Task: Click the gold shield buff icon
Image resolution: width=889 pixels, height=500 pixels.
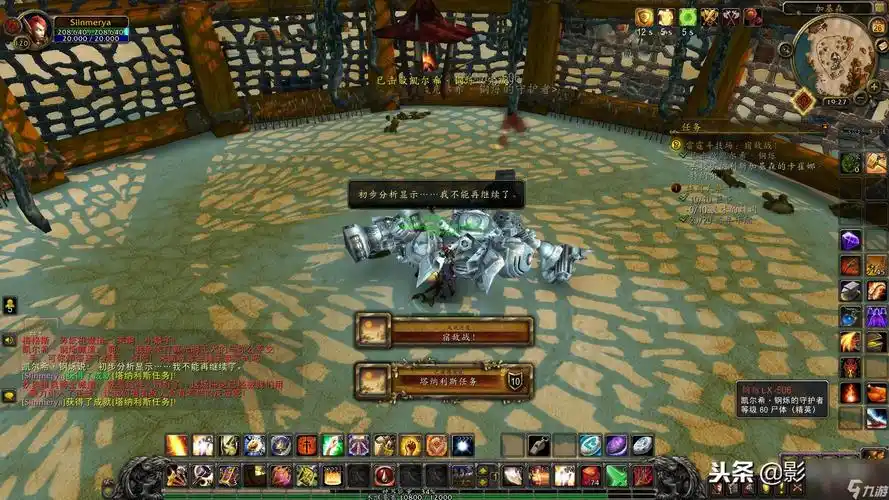Action: click(644, 17)
